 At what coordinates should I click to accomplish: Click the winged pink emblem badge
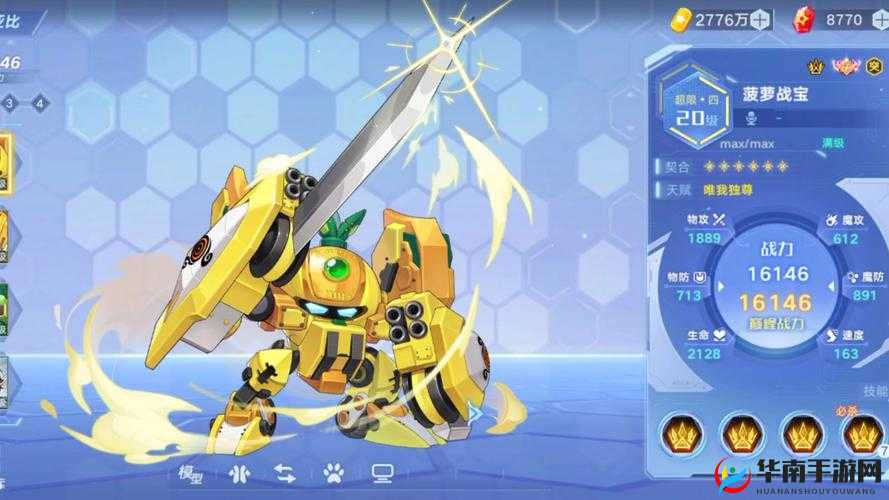point(846,68)
